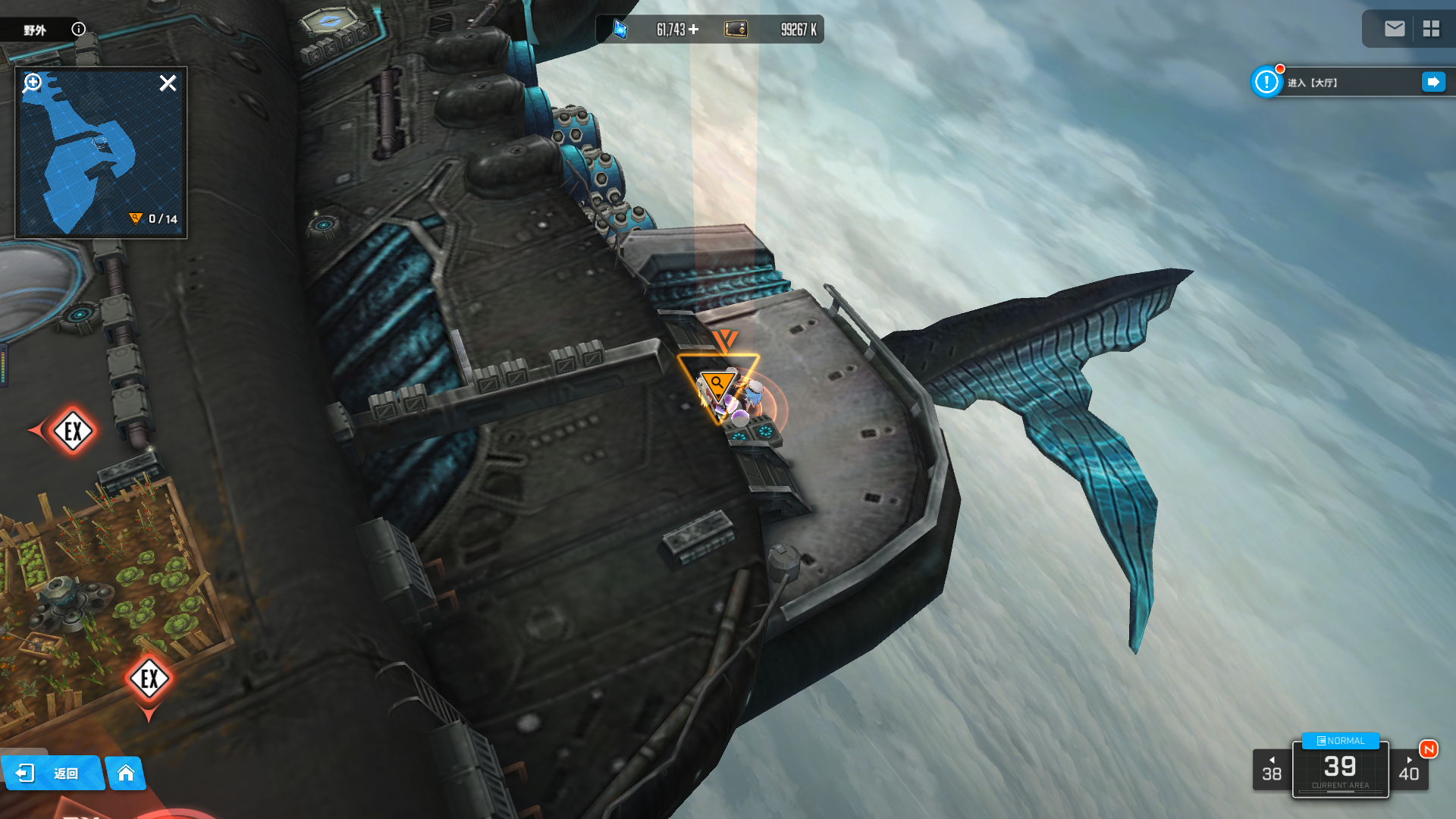The width and height of the screenshot is (1456, 819).
Task: Go to the 进入【大厅】 quest objective
Action: pos(1433,82)
